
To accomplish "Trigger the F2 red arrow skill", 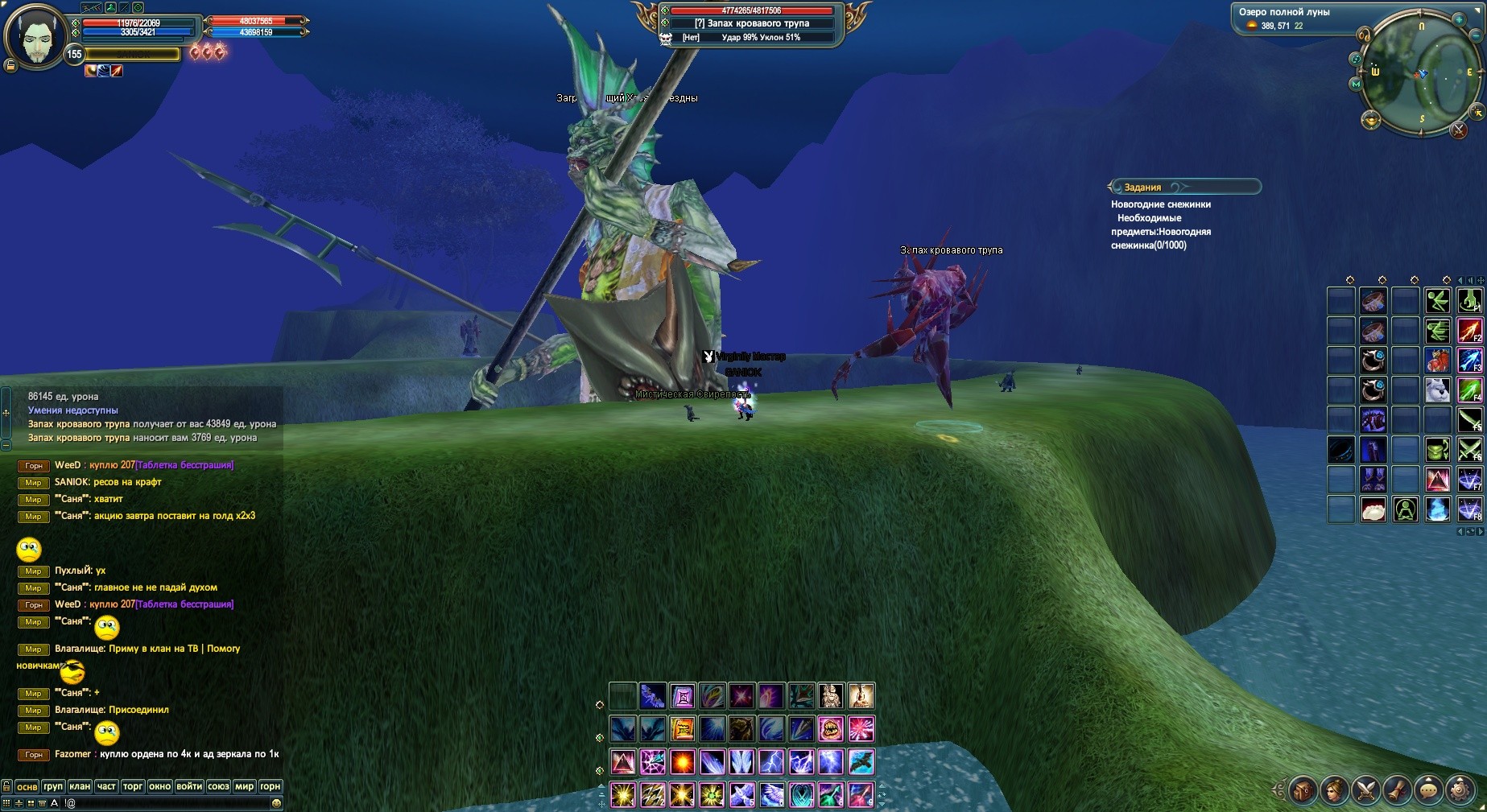I will pyautogui.click(x=1469, y=331).
